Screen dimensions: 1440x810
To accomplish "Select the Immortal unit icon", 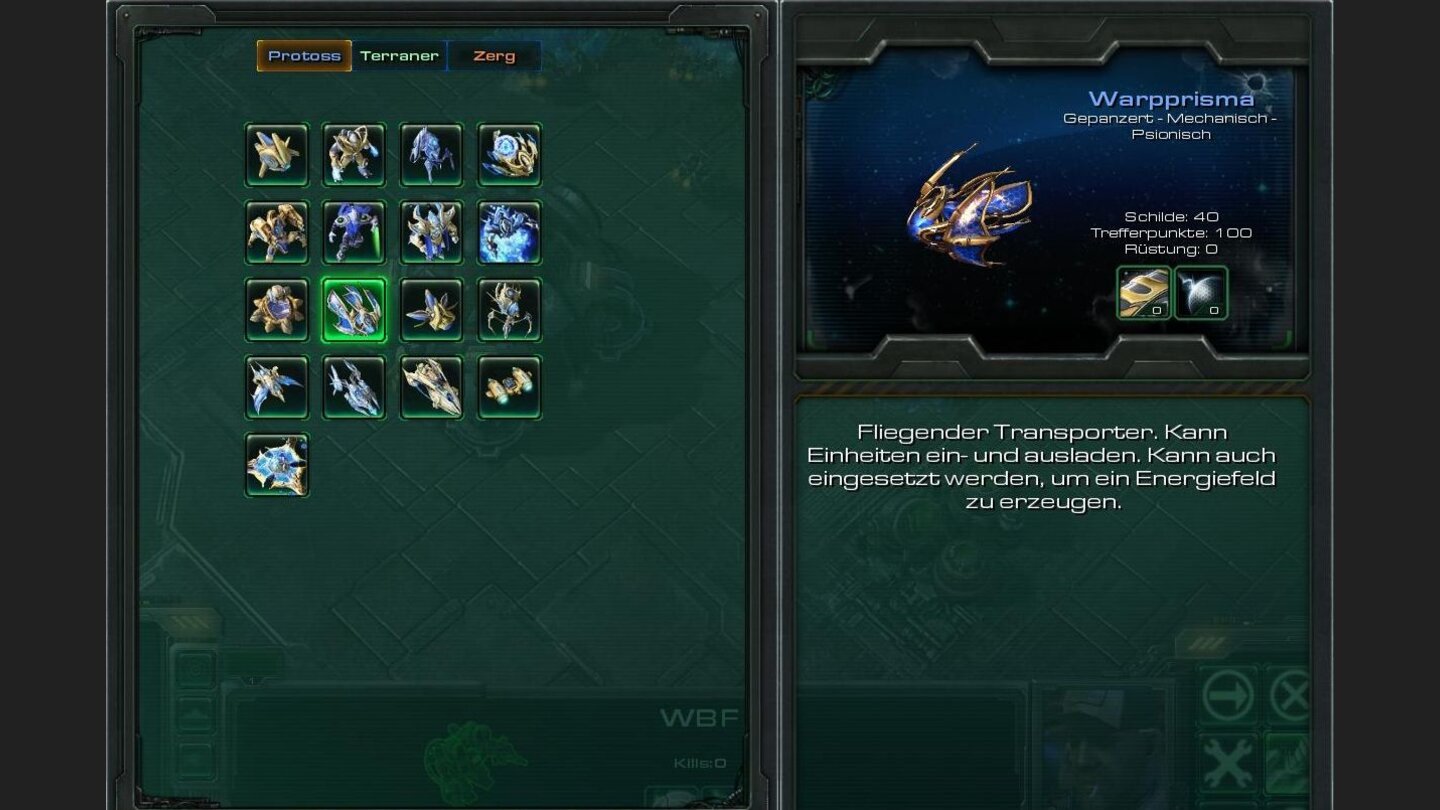I will (277, 232).
